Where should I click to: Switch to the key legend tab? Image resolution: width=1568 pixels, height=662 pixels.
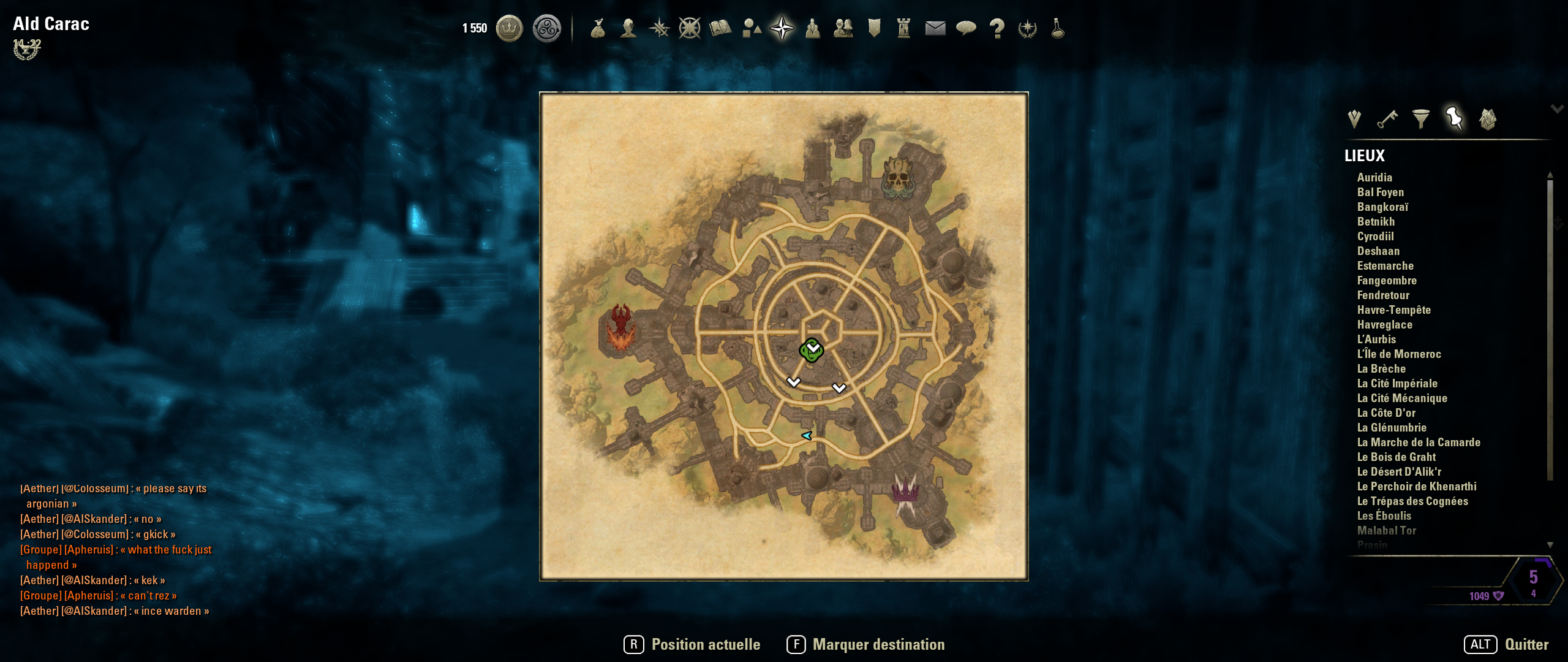(x=1387, y=118)
